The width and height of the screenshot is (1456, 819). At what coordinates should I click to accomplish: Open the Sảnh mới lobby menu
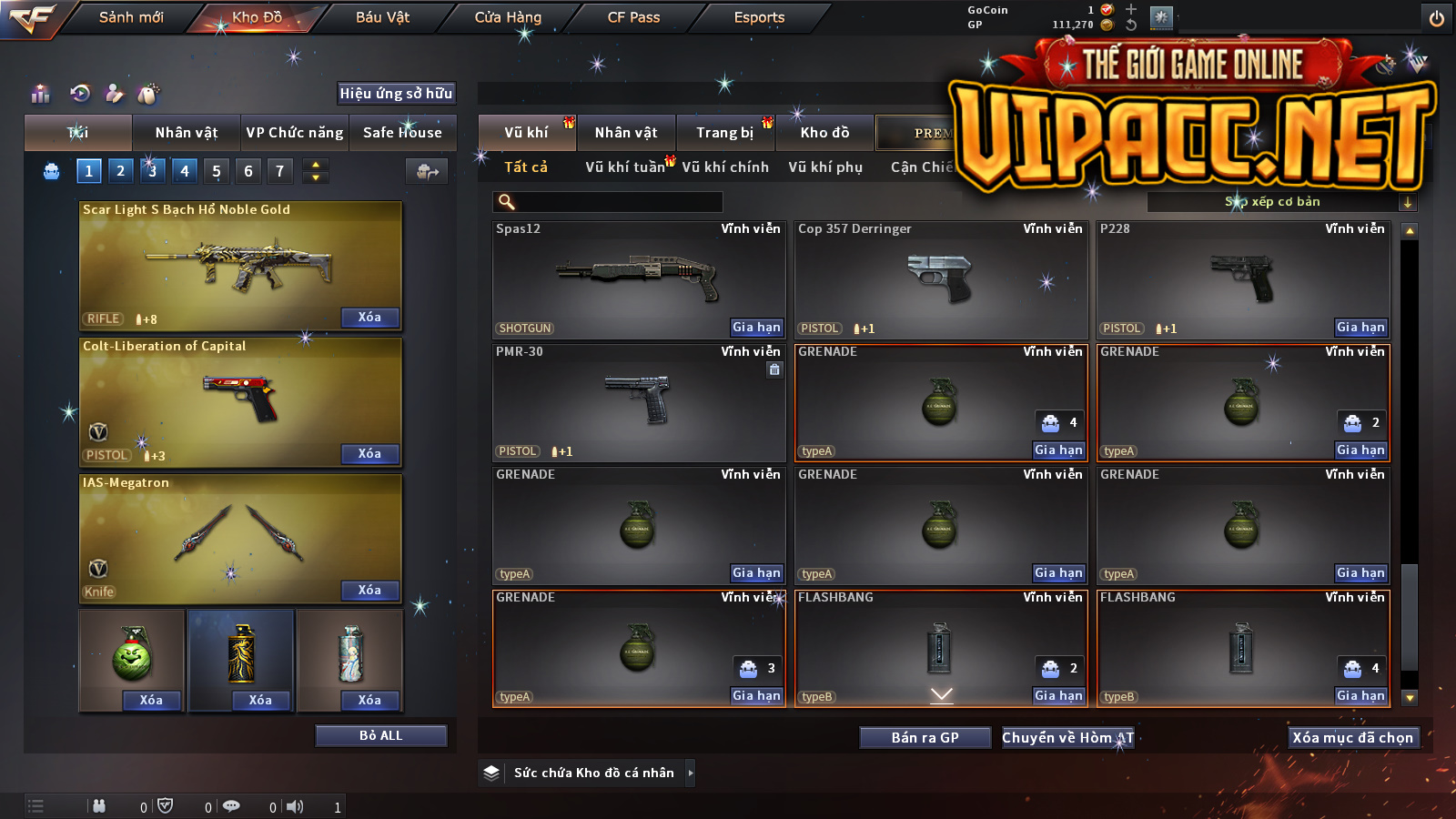pos(131,17)
